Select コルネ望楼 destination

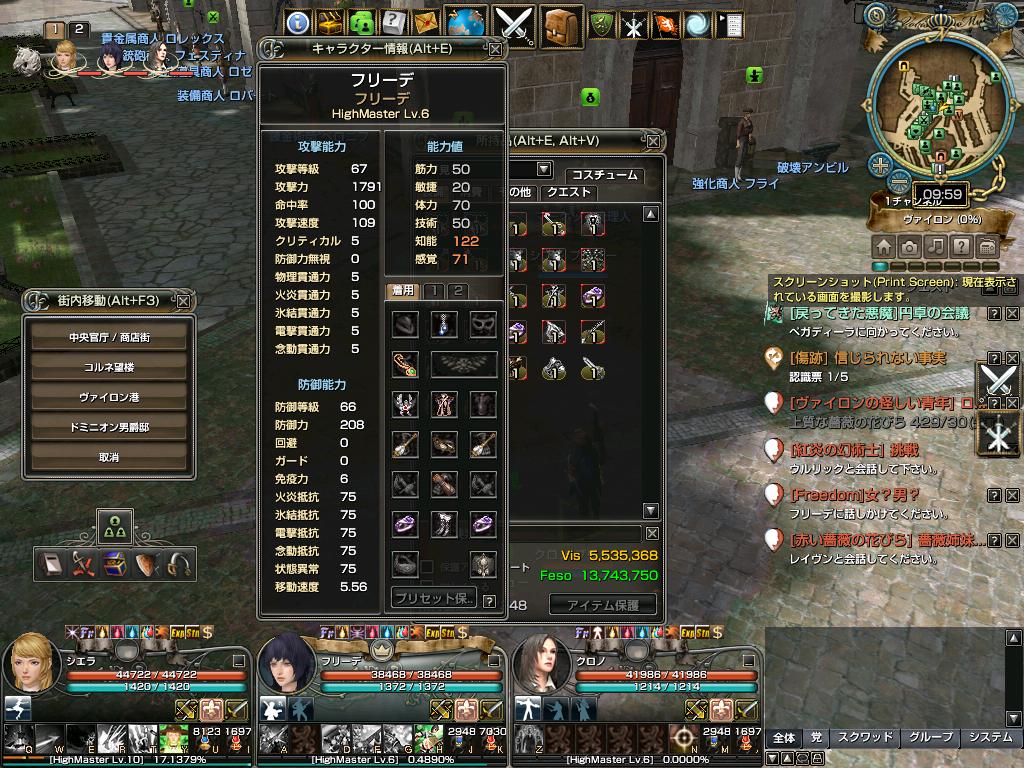click(x=109, y=367)
